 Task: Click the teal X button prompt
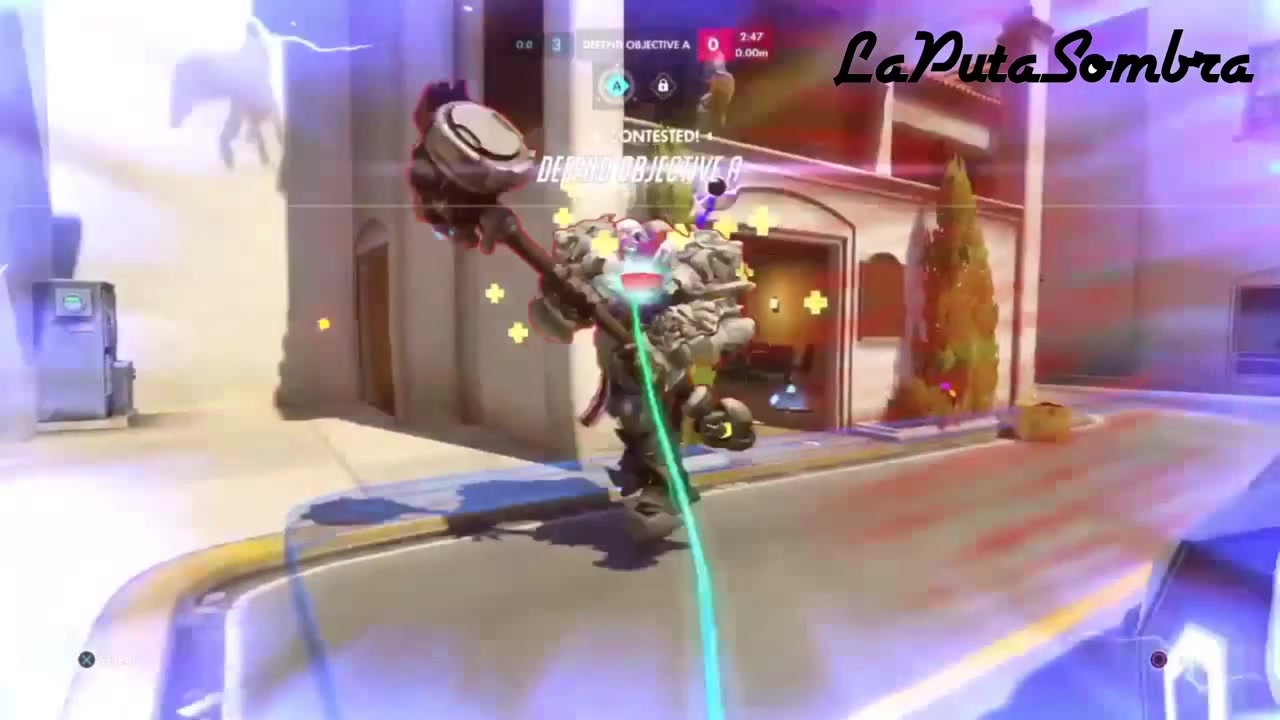point(86,659)
